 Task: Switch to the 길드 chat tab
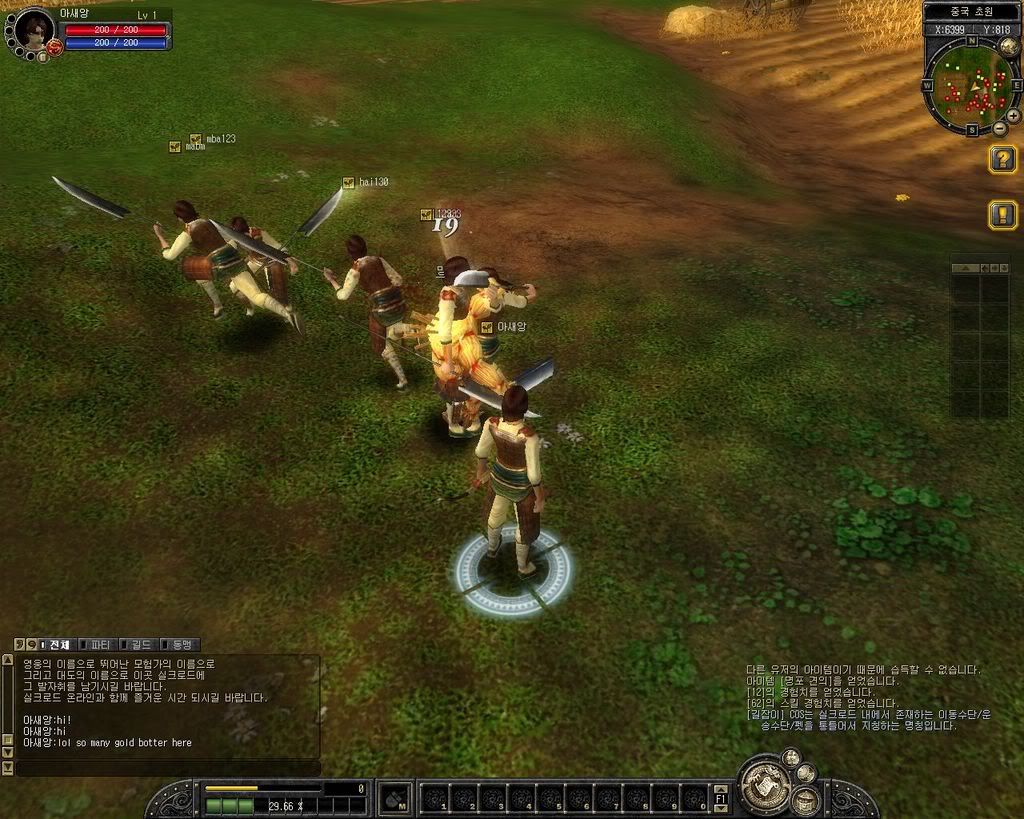pyautogui.click(x=139, y=645)
